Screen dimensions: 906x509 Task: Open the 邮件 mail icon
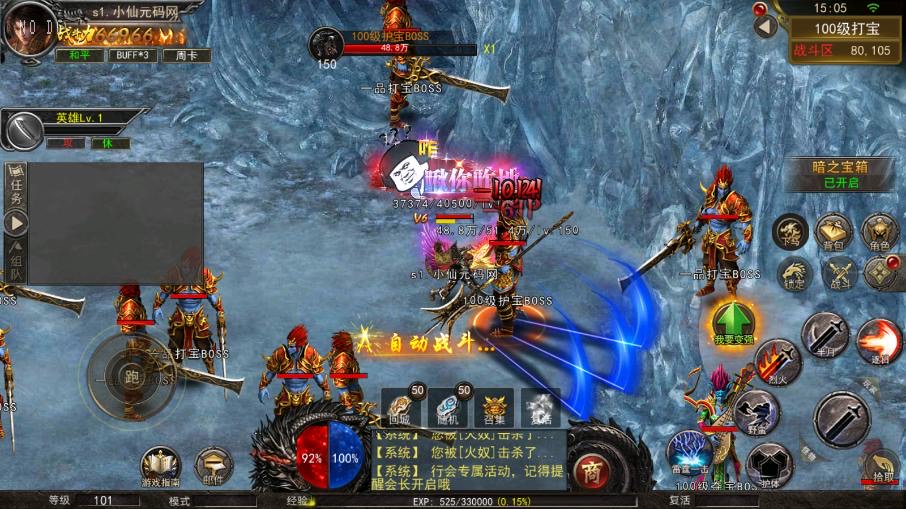pyautogui.click(x=213, y=465)
